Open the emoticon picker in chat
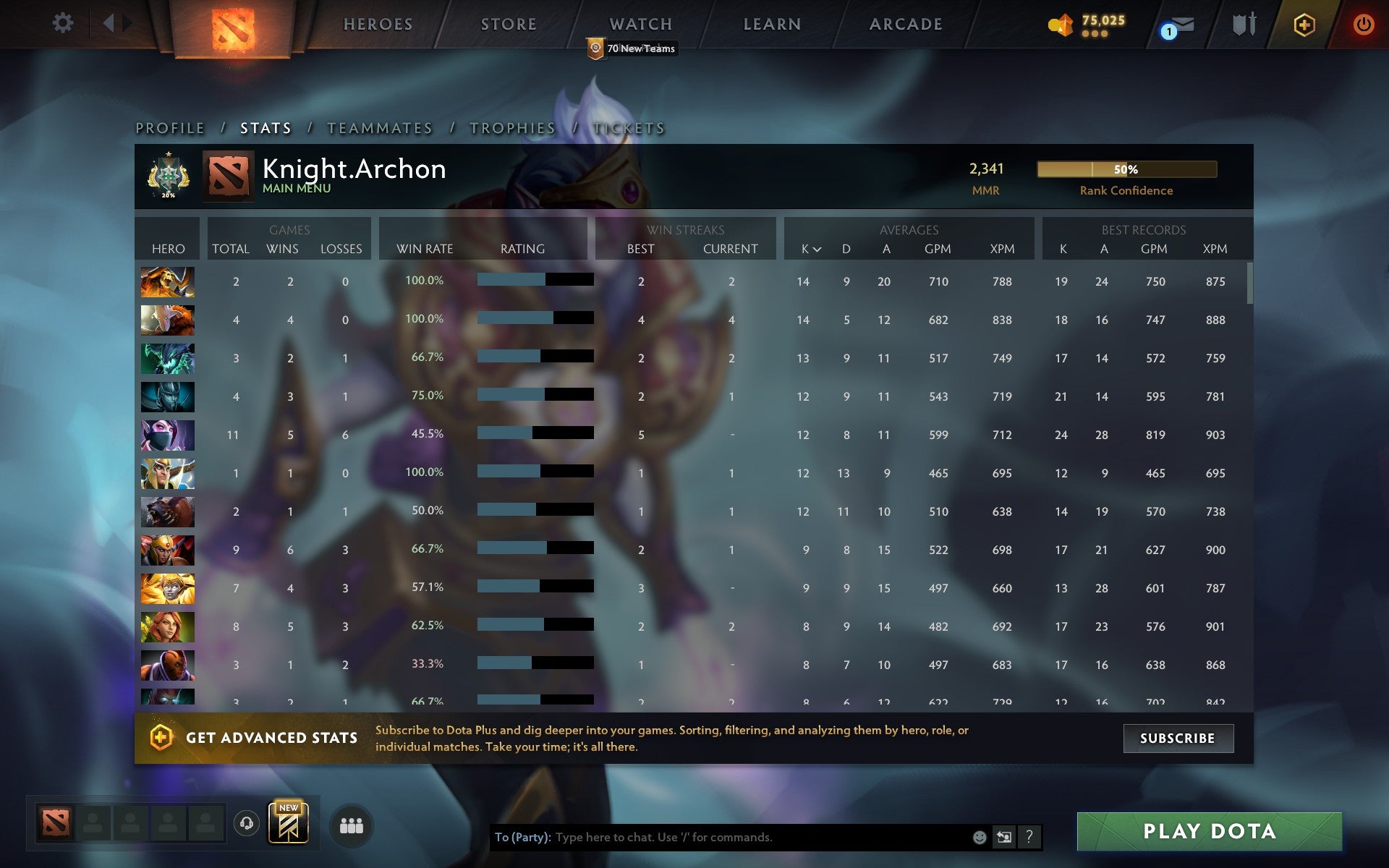Viewport: 1389px width, 868px height. pos(979,838)
